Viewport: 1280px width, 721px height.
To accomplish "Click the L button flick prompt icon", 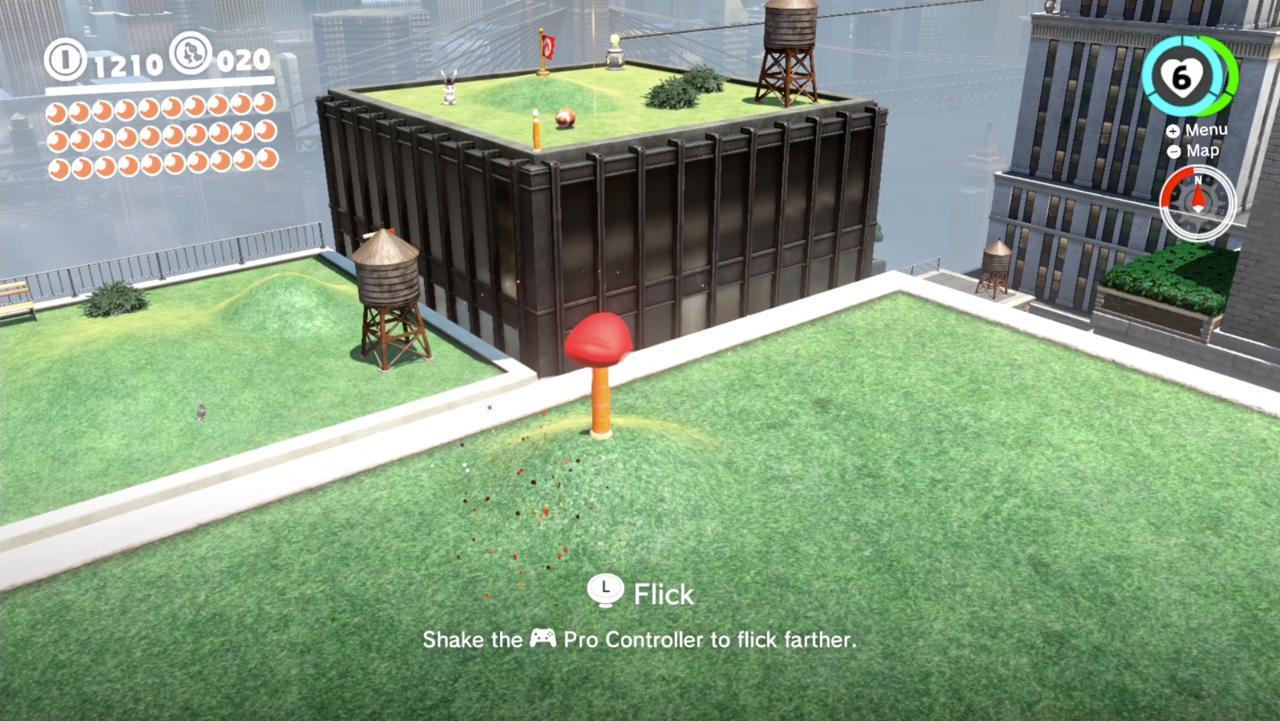I will [604, 592].
